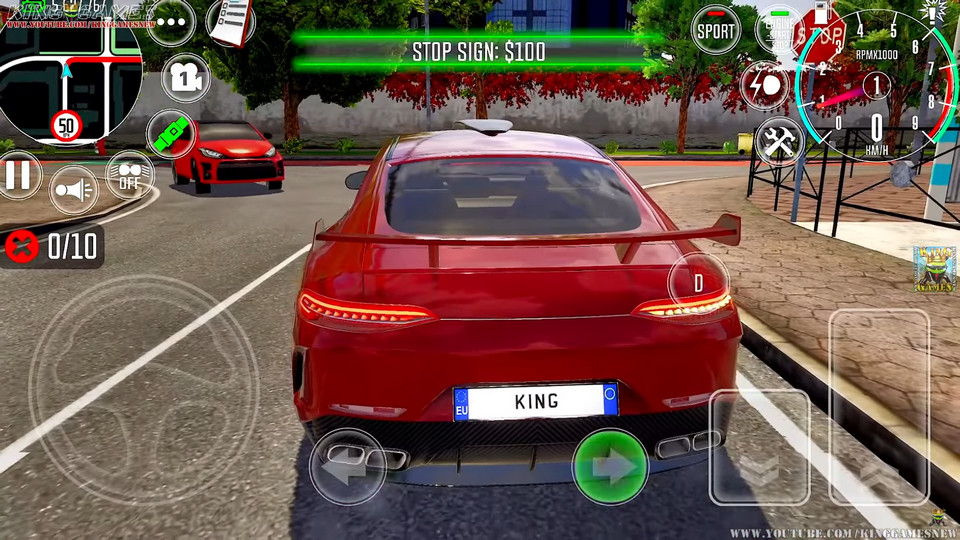The image size is (960, 540).
Task: Toggle SPORT driving mode
Action: pos(716,30)
